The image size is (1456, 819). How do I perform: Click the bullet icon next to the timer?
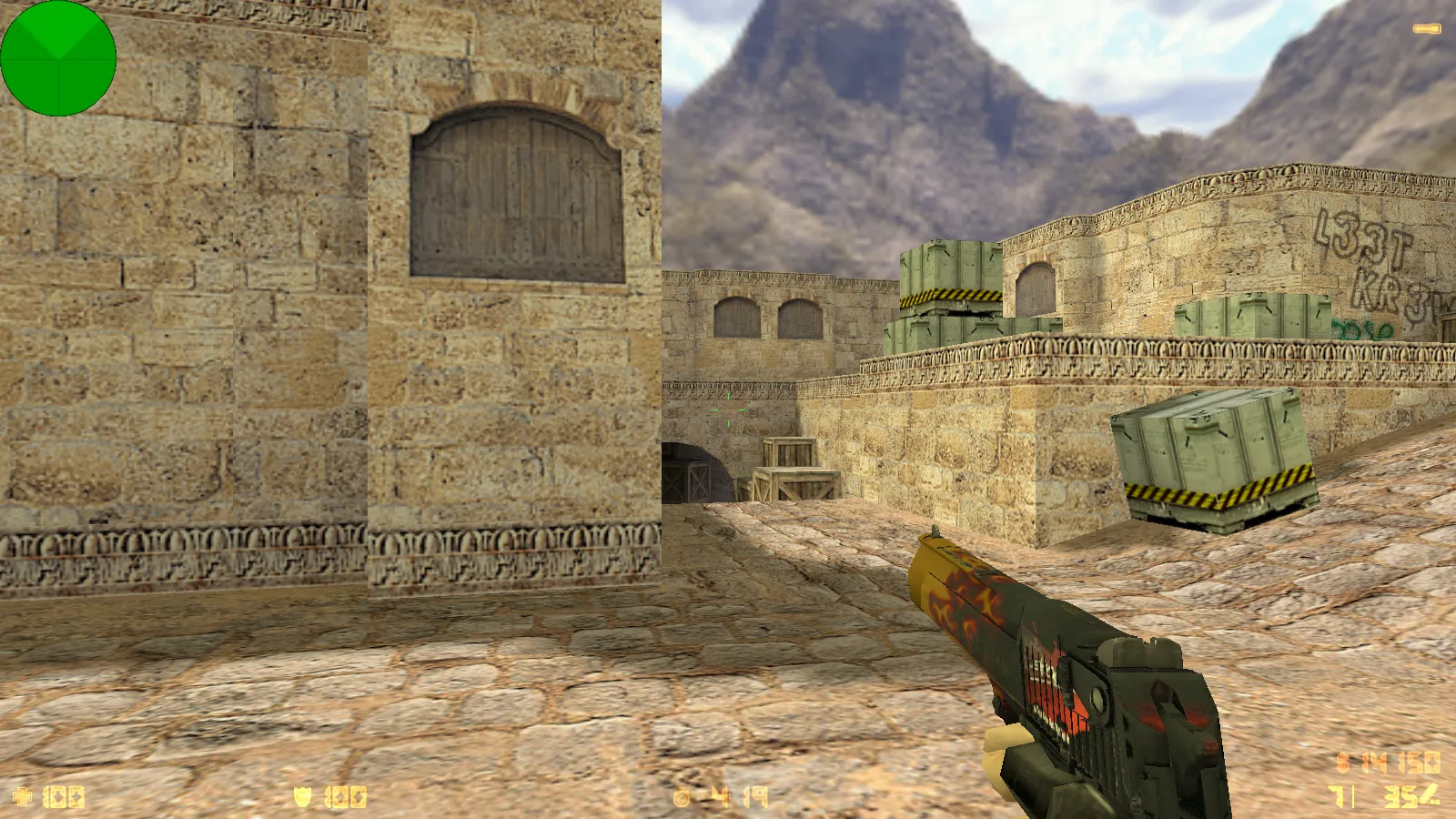(682, 797)
